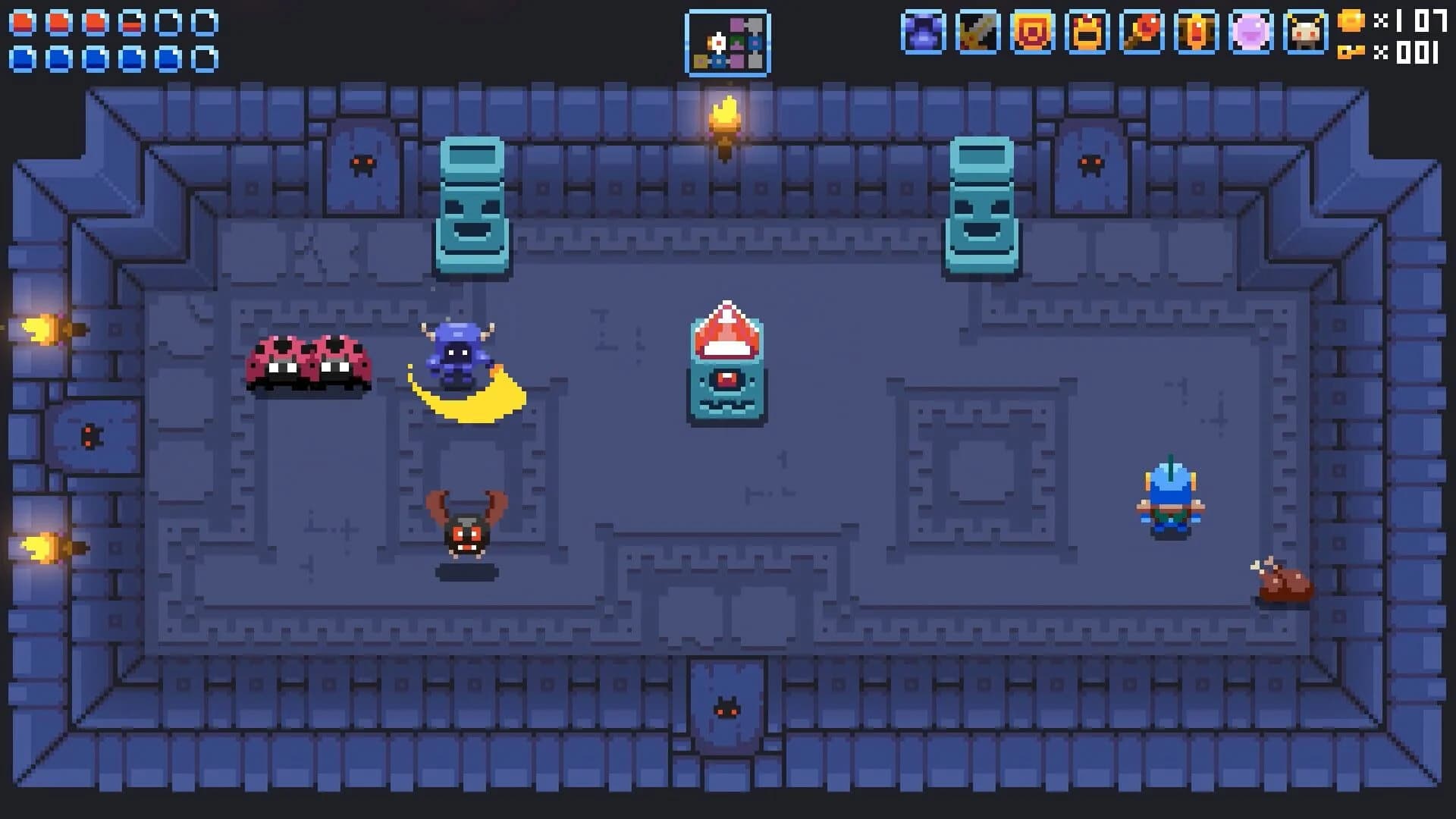Select the backpack icon in the inventory row

point(1086,30)
